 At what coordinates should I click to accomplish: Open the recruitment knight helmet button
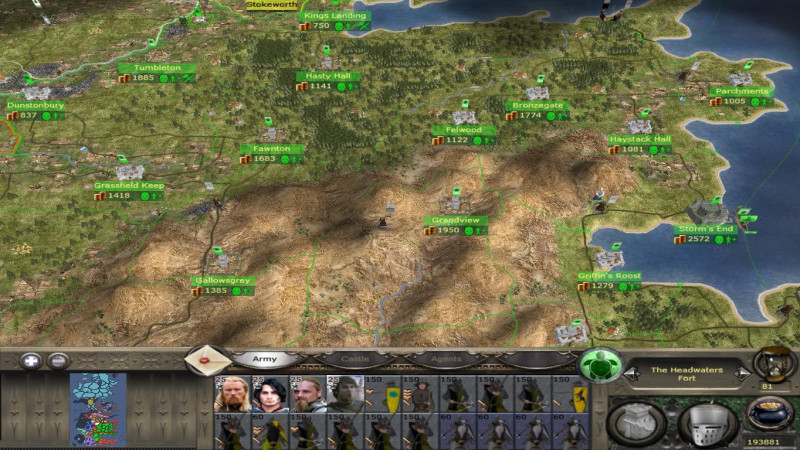(707, 421)
